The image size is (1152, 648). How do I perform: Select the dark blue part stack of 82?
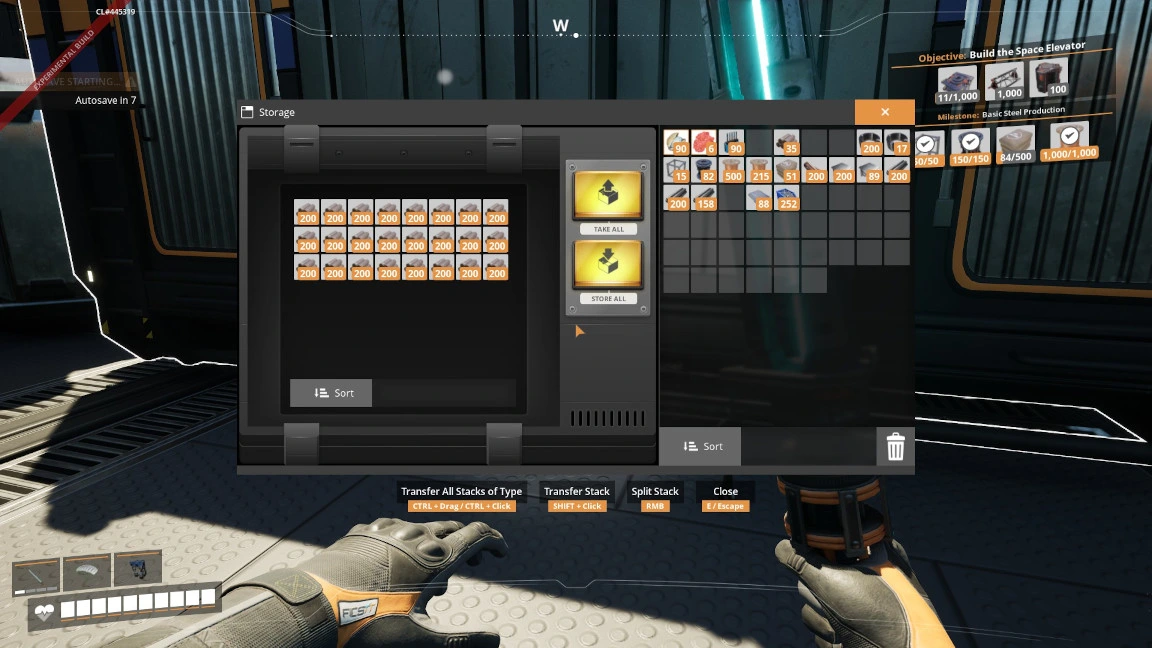point(704,170)
